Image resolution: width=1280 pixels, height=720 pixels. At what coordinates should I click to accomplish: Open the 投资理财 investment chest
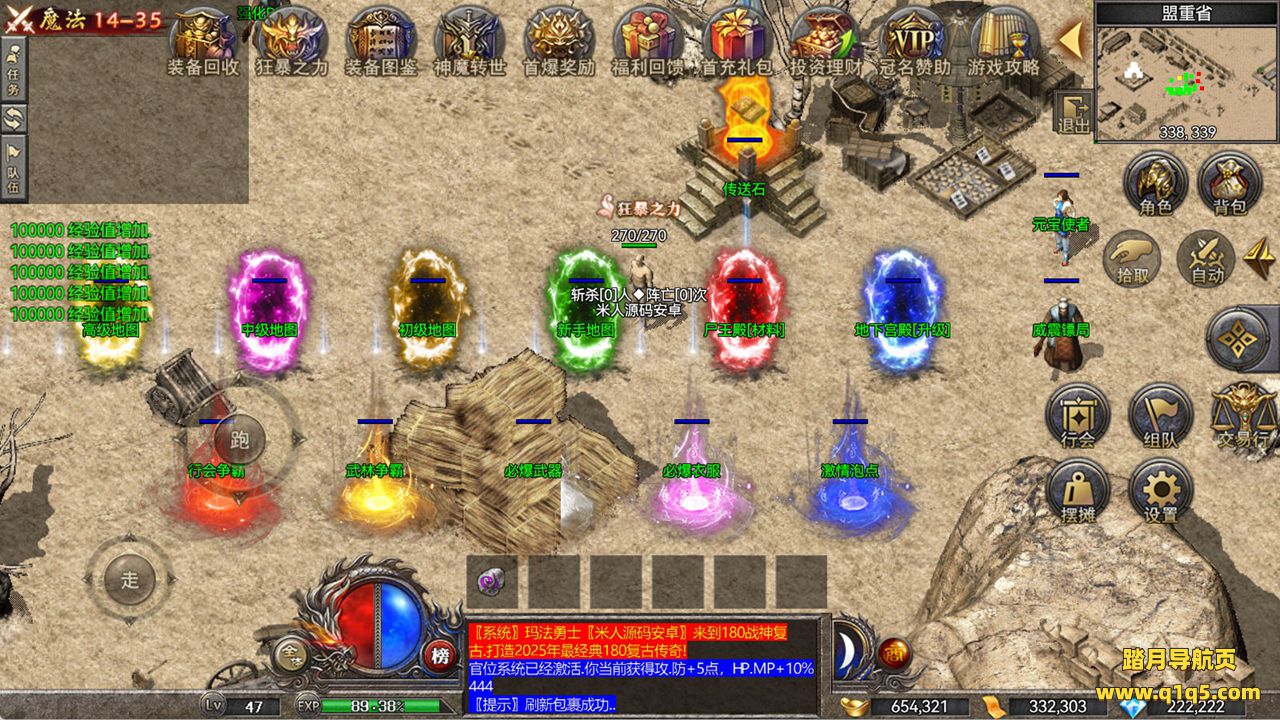click(826, 40)
